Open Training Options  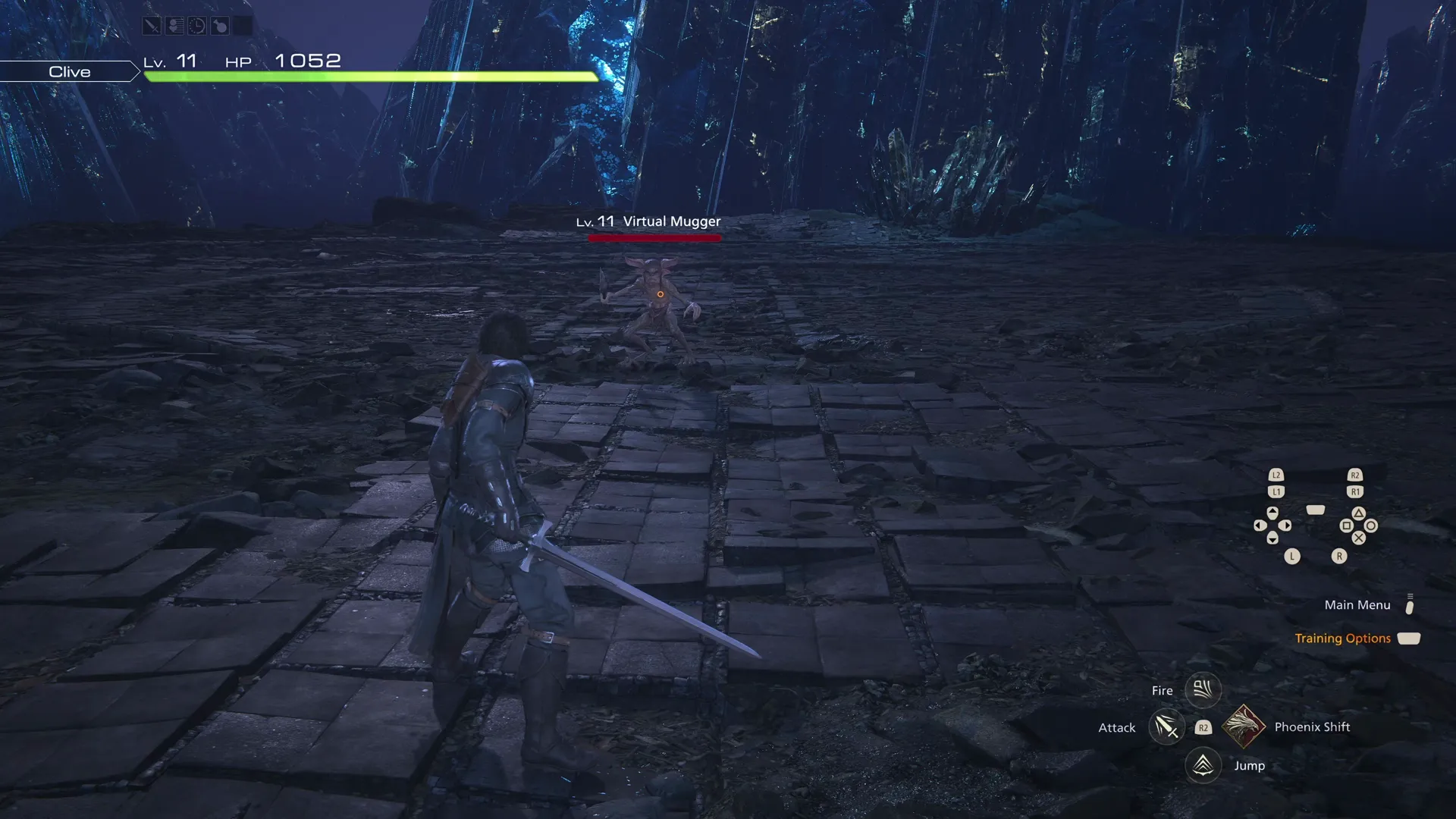click(x=1342, y=638)
